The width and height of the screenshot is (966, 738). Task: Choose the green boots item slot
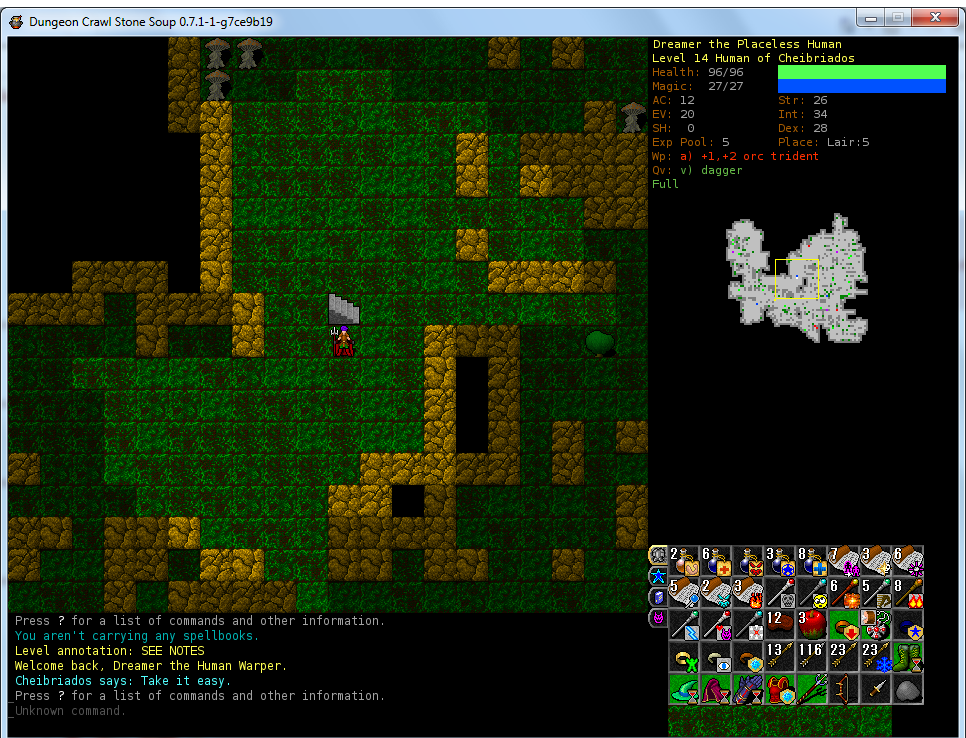pyautogui.click(x=907, y=657)
